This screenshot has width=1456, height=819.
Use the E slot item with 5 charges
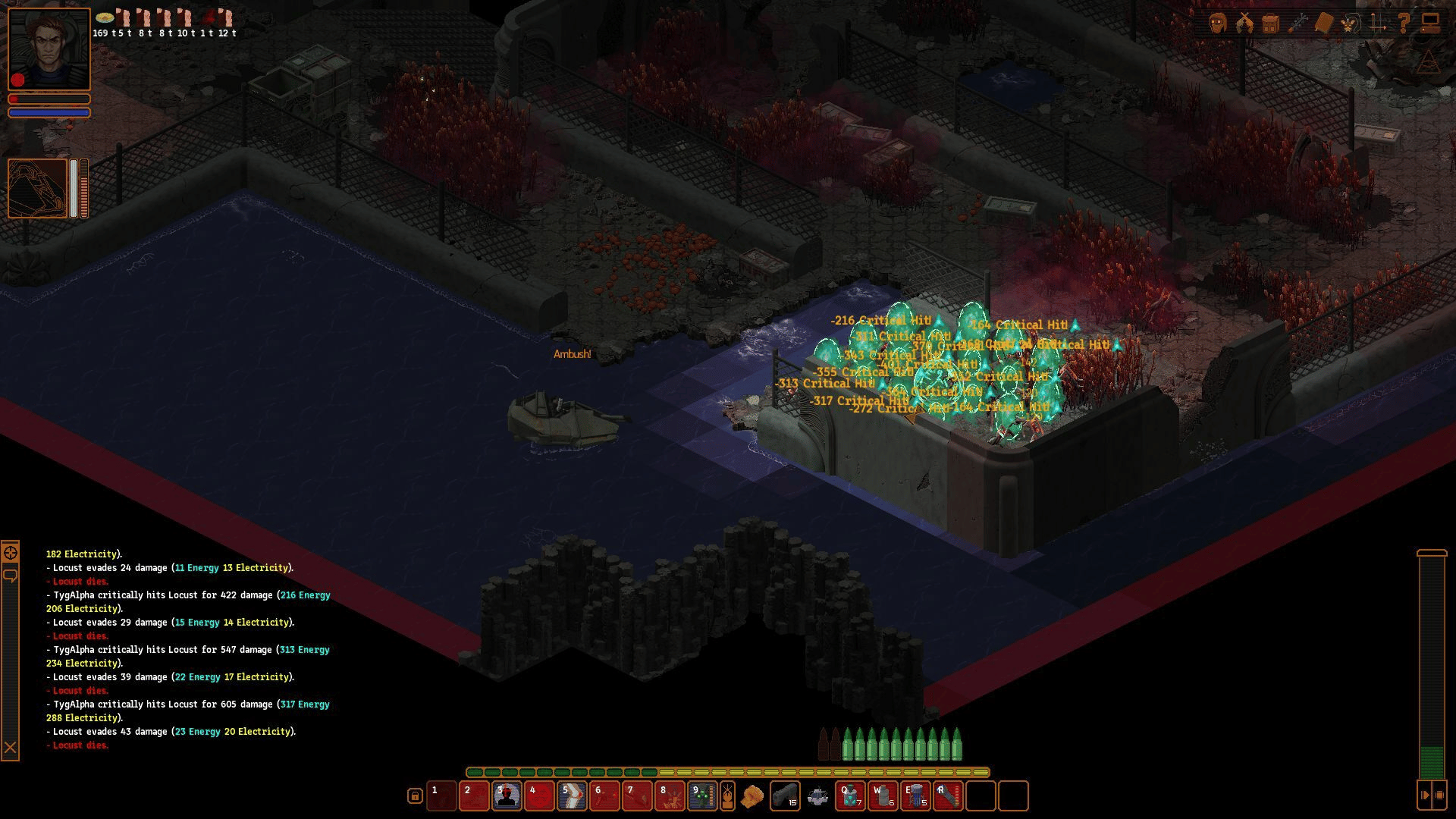point(915,795)
